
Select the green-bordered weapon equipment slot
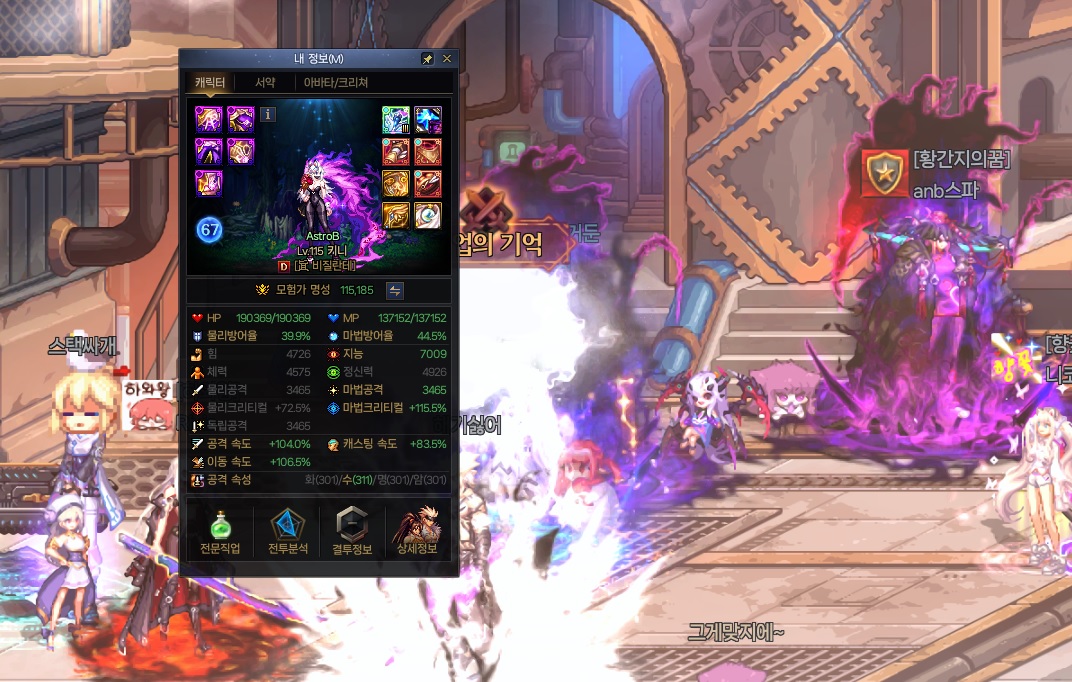(x=395, y=120)
